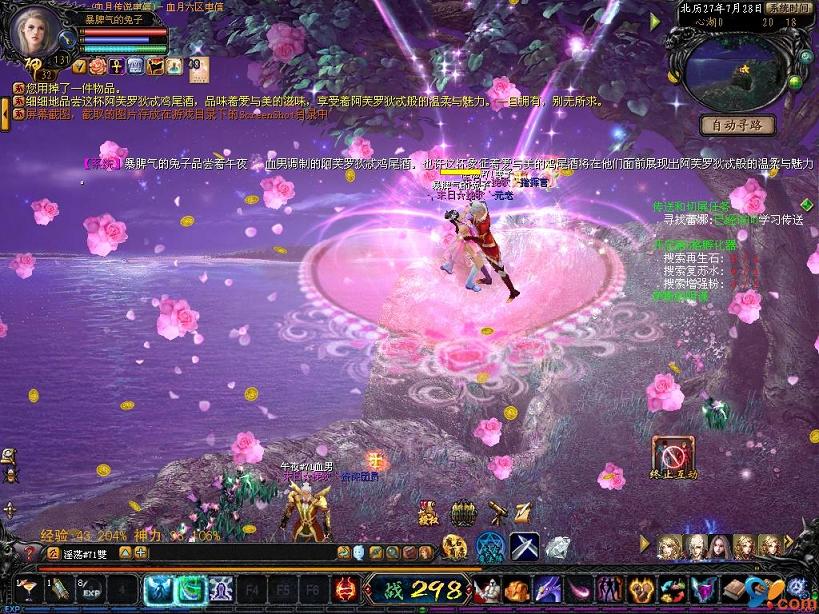The width and height of the screenshot is (819, 614).
Task: Select the cocktail item hotbar slot
Action: 26,588
